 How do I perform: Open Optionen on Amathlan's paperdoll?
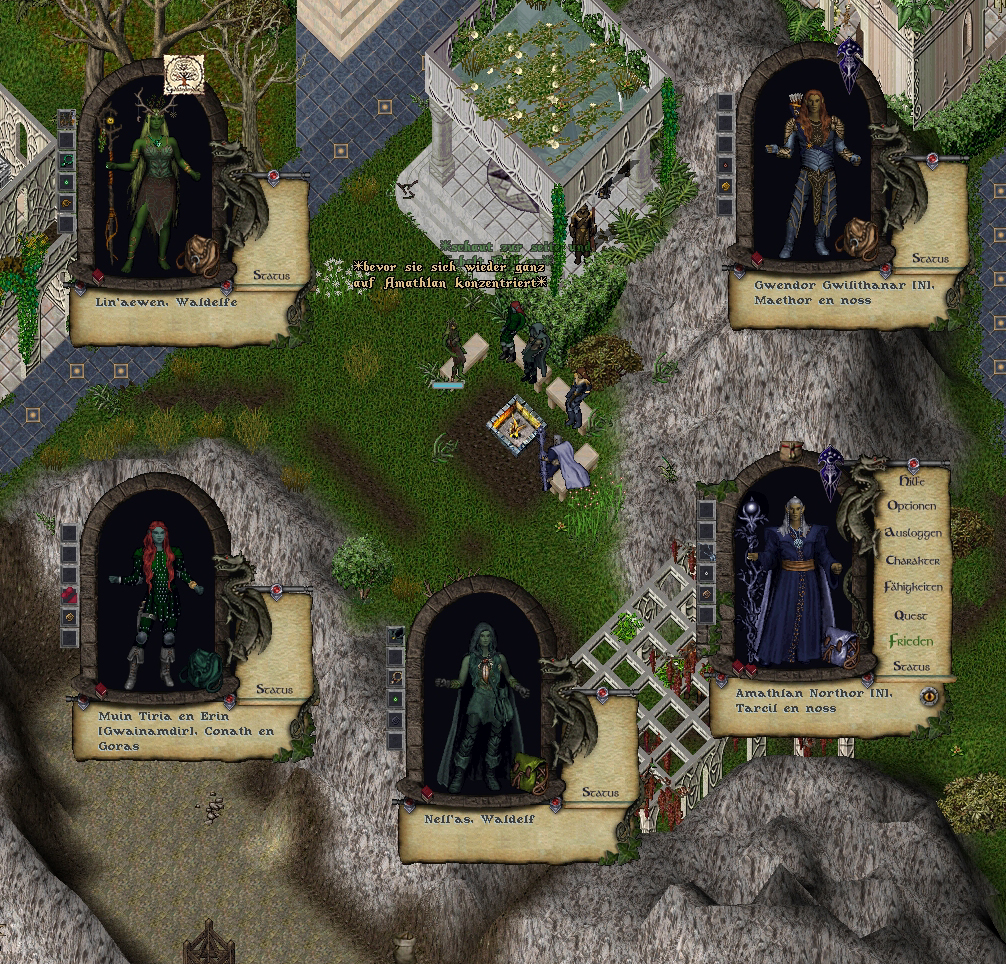[x=914, y=507]
